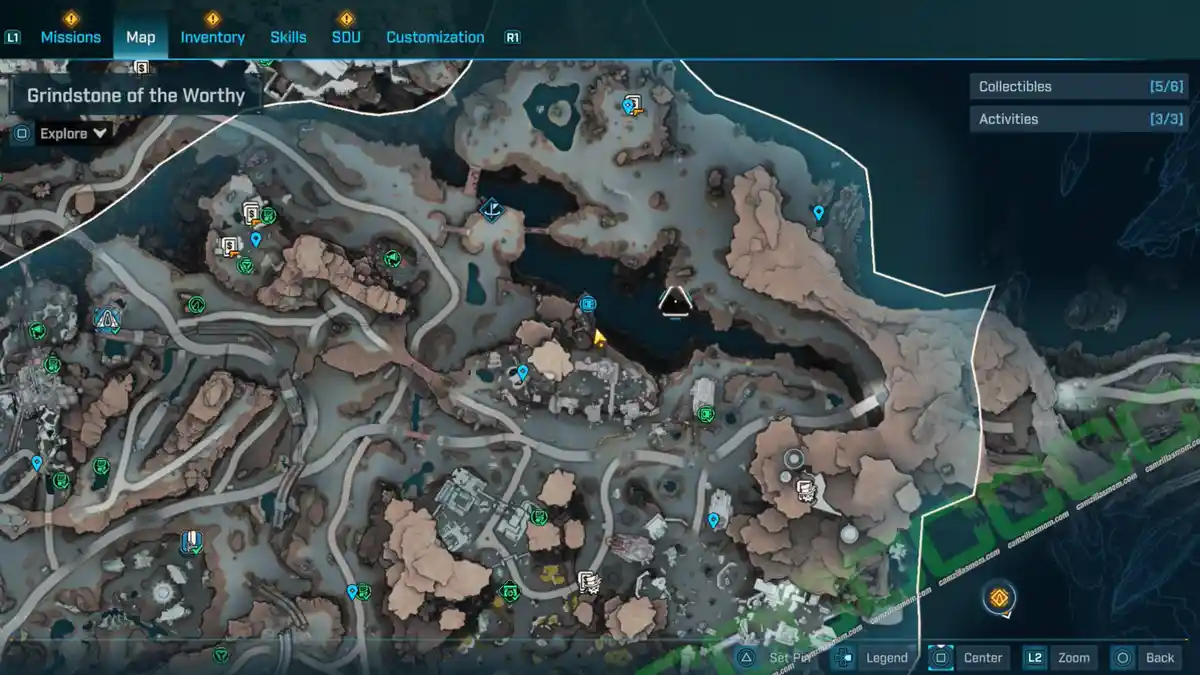Center the map on the player

968,657
